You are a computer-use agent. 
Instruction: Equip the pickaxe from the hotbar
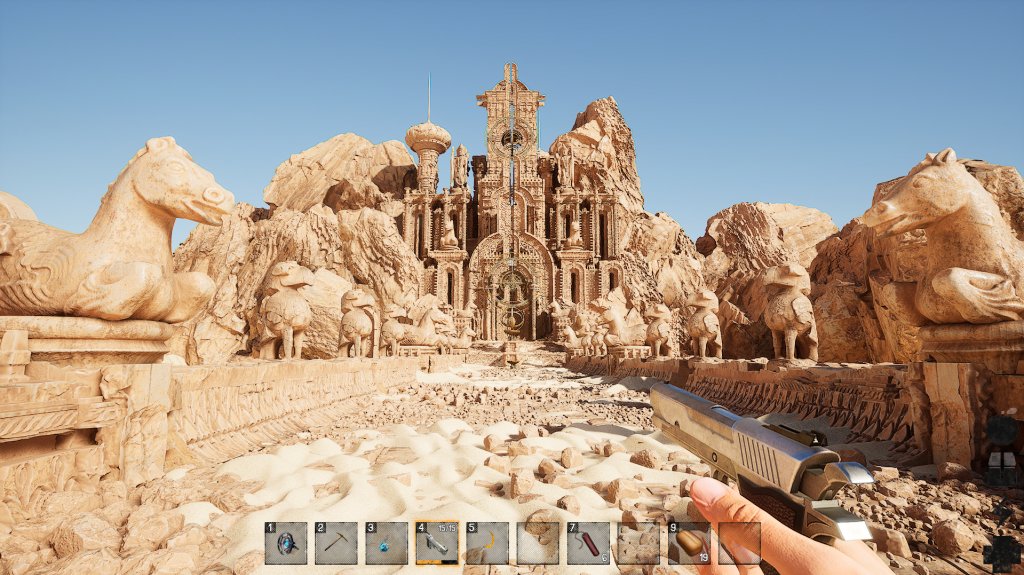[336, 543]
